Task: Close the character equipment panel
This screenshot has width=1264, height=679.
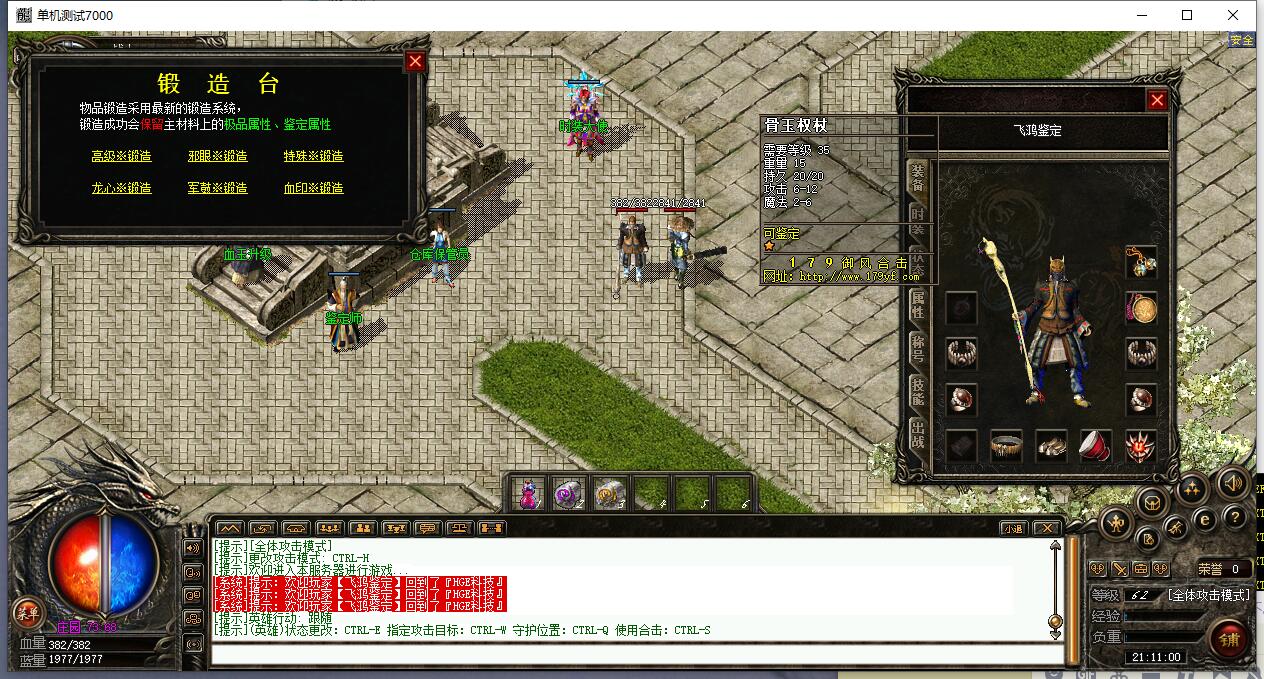Action: pos(1157,100)
